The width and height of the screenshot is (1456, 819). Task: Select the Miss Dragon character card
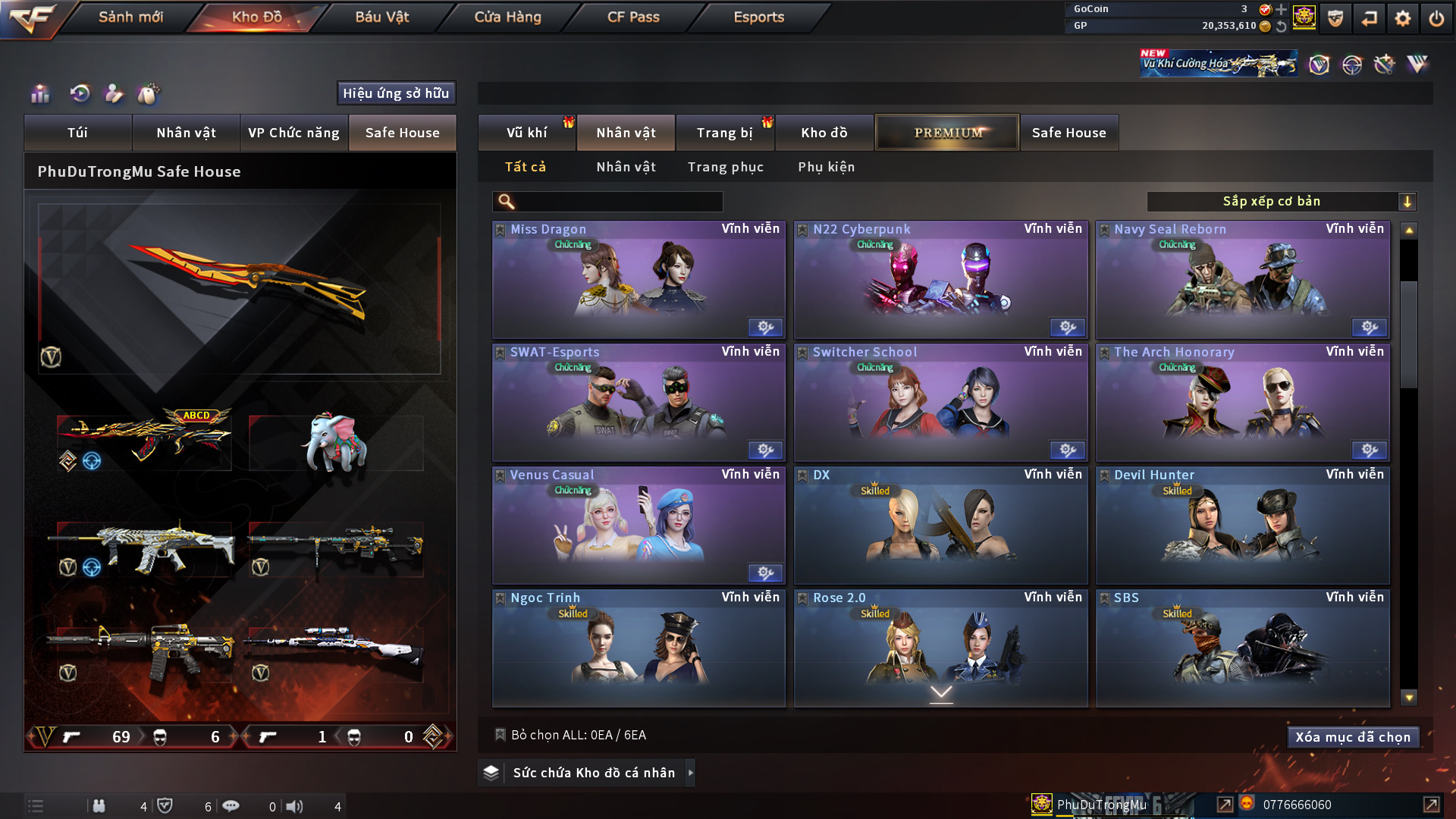click(x=639, y=281)
